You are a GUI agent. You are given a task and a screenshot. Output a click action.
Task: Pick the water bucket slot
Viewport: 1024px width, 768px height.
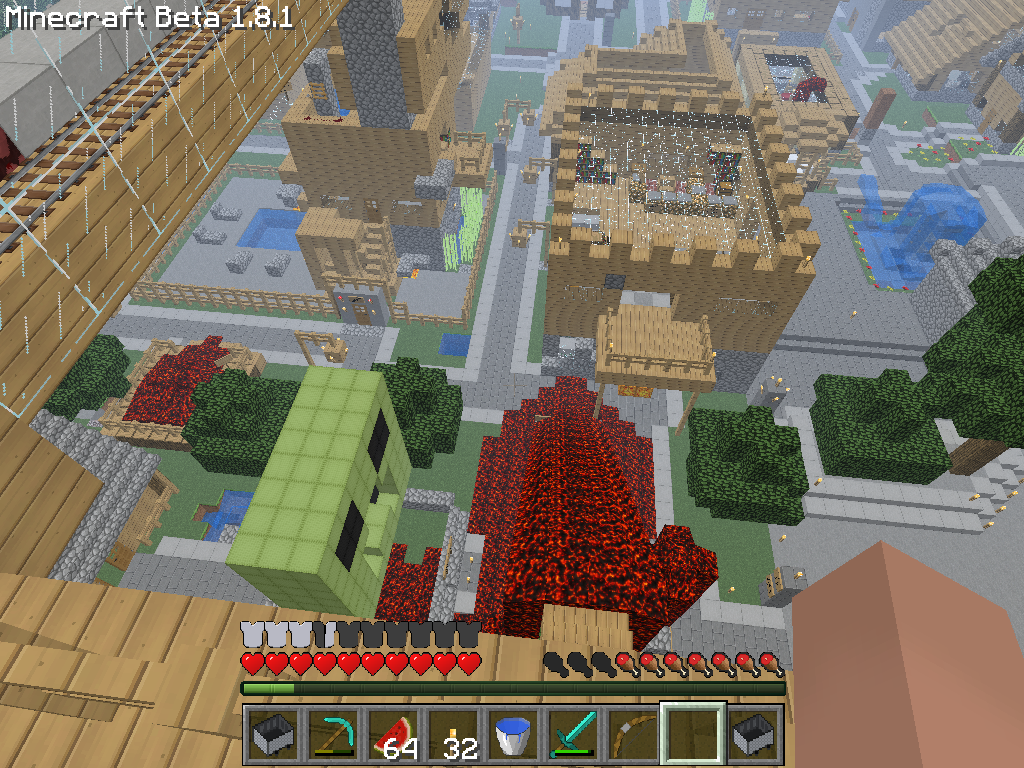pos(513,735)
